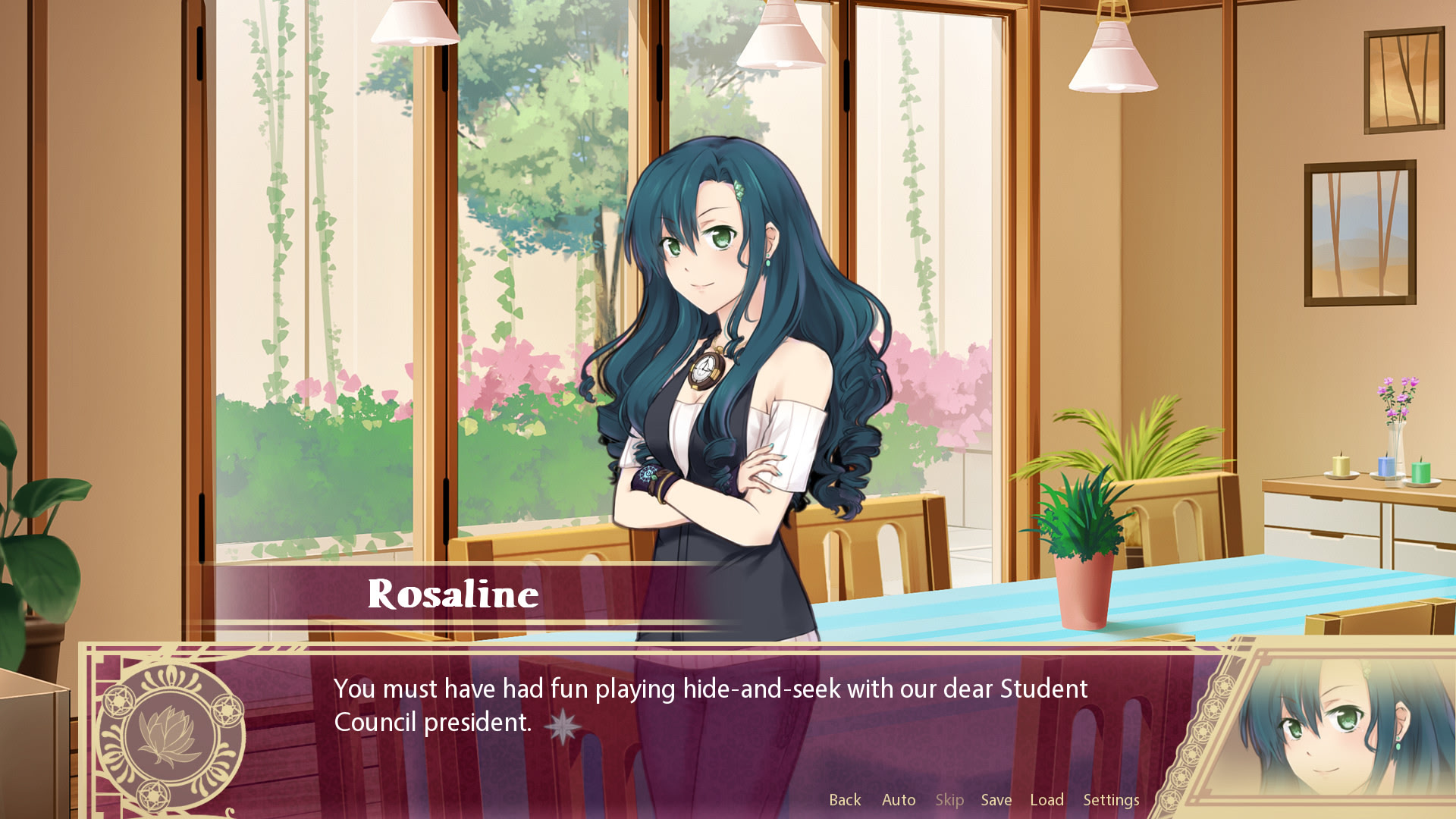This screenshot has width=1456, height=819.
Task: Rewind dialogue with the Back option
Action: [x=845, y=799]
